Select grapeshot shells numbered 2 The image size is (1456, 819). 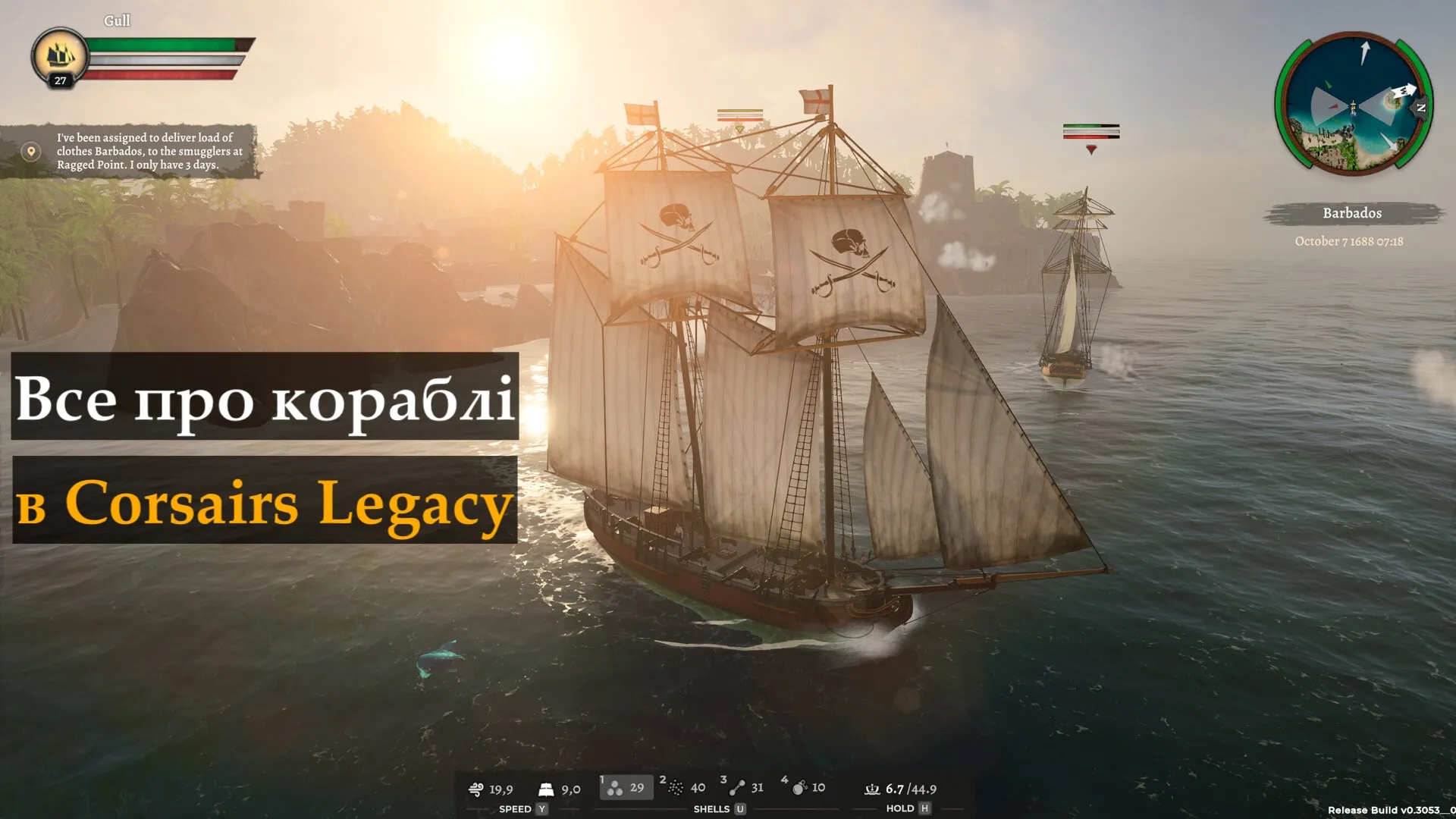point(677,788)
